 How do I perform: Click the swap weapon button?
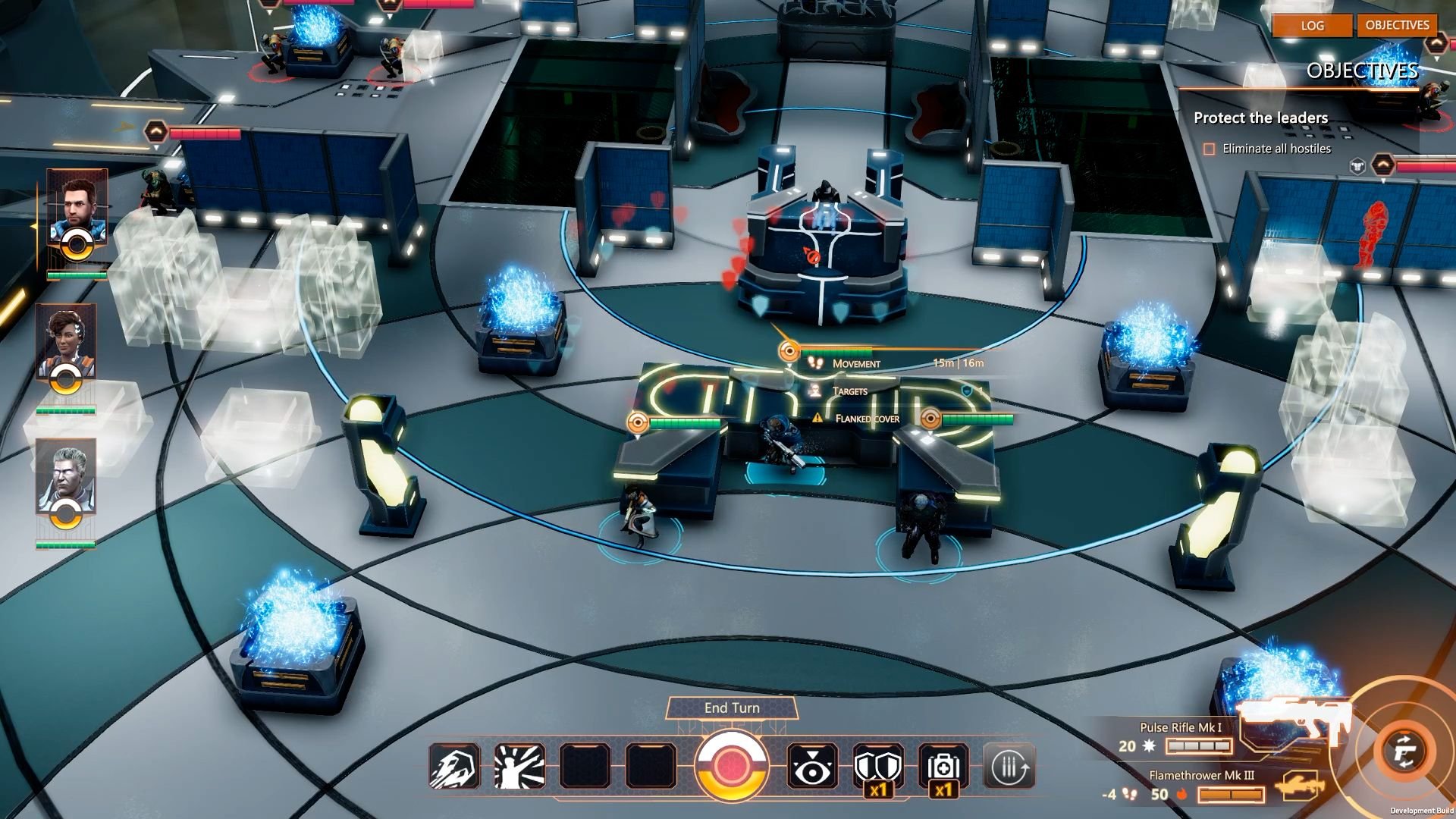(x=1404, y=752)
